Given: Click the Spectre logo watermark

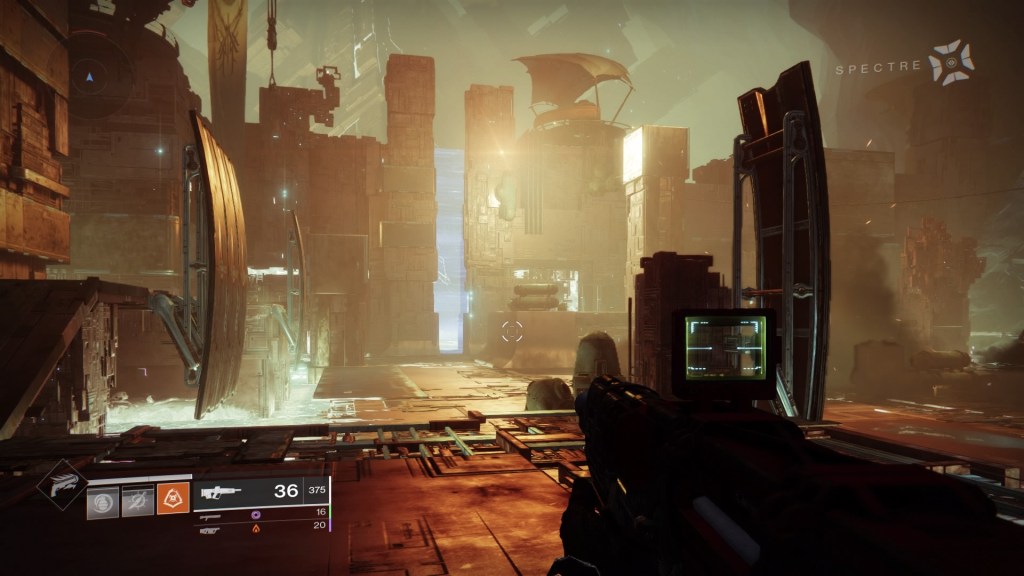Looking at the screenshot, I should (948, 62).
